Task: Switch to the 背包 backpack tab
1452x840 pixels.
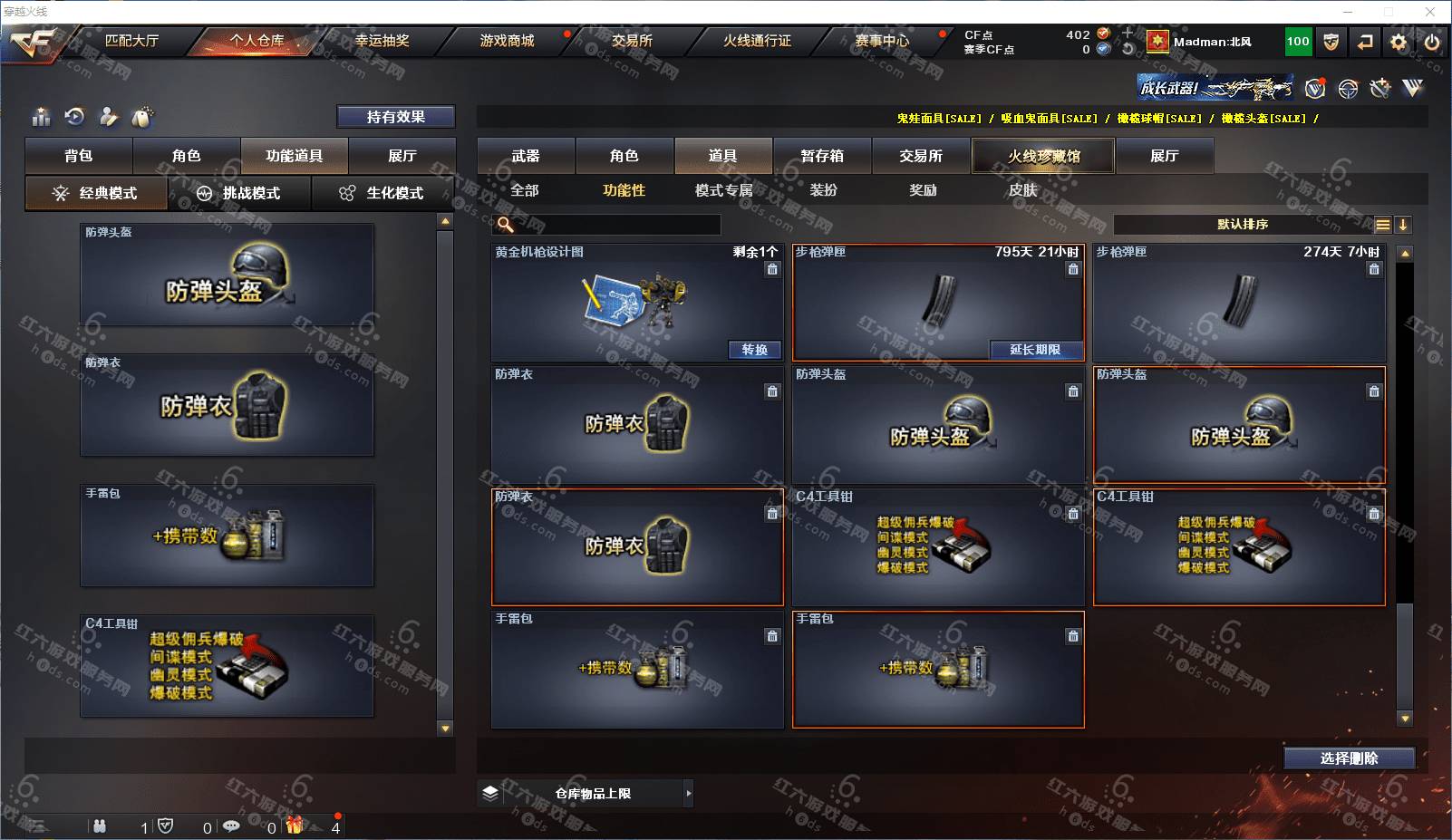Action: tap(79, 156)
